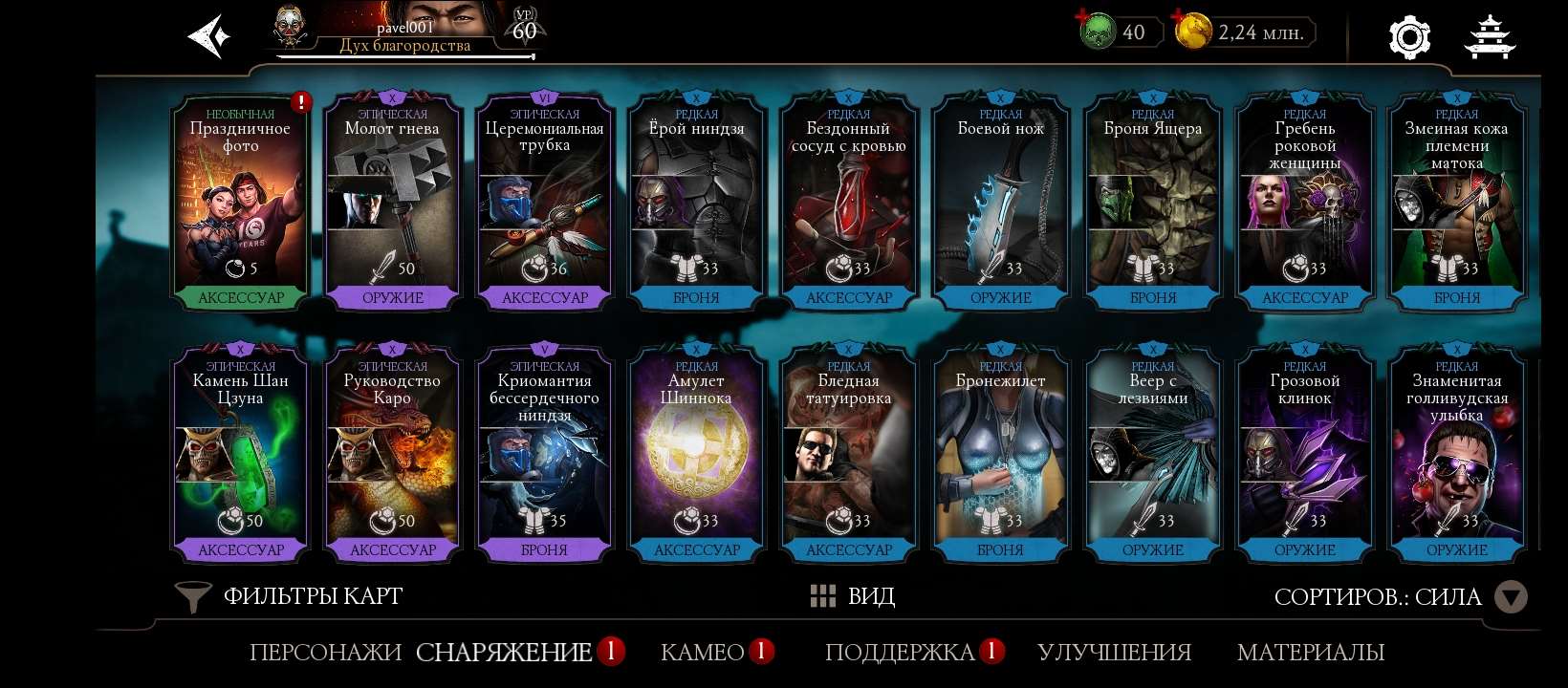Switch to the ПЕРСОНАЖИ tab

point(325,653)
